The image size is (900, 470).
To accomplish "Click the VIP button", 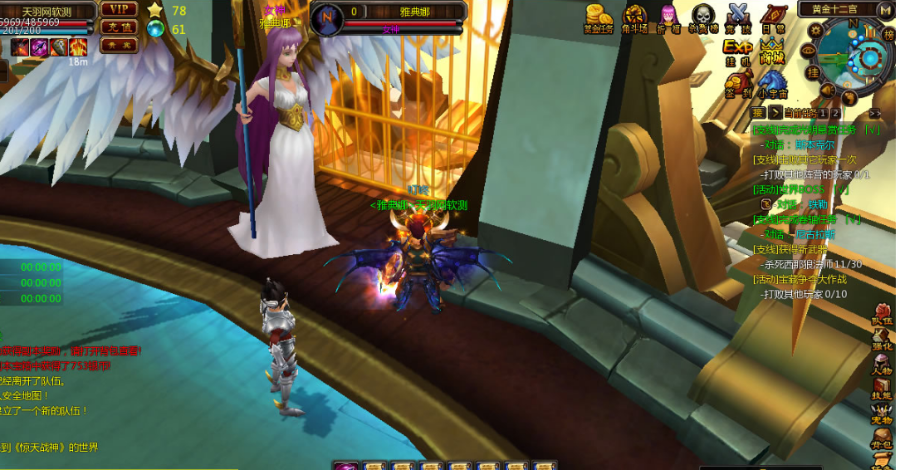I will [118, 9].
